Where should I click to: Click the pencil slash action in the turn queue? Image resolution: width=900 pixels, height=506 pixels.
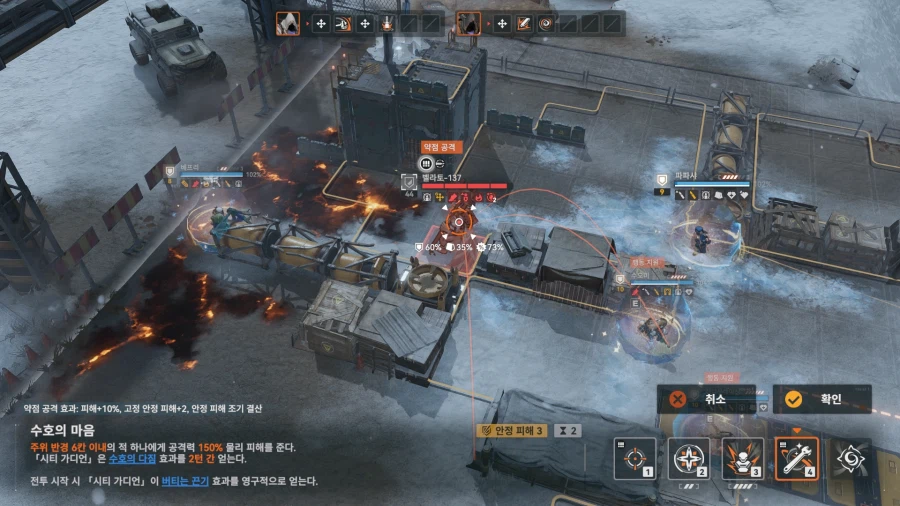tap(523, 23)
